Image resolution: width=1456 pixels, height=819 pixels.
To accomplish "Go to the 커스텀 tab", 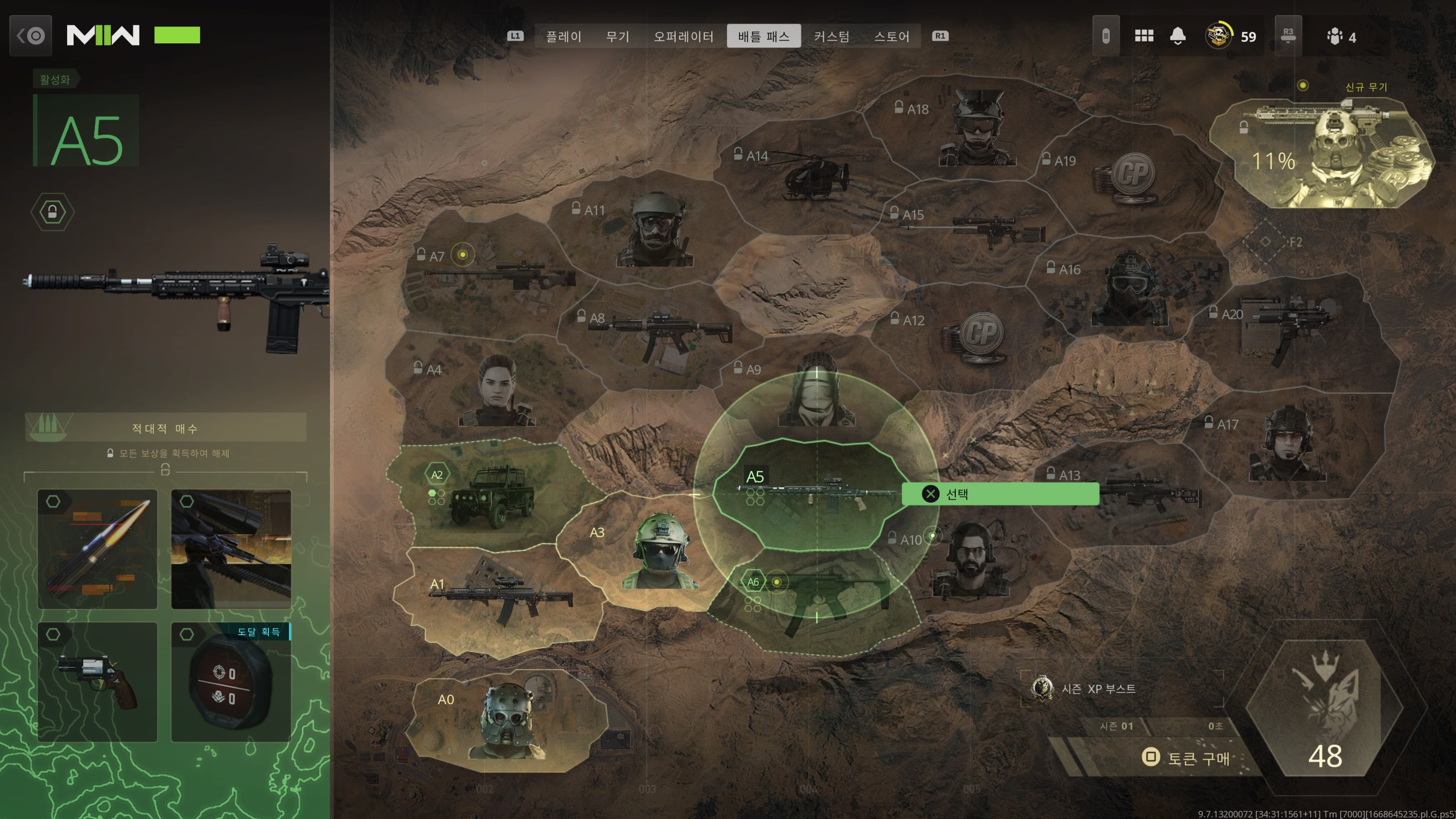I will (832, 37).
